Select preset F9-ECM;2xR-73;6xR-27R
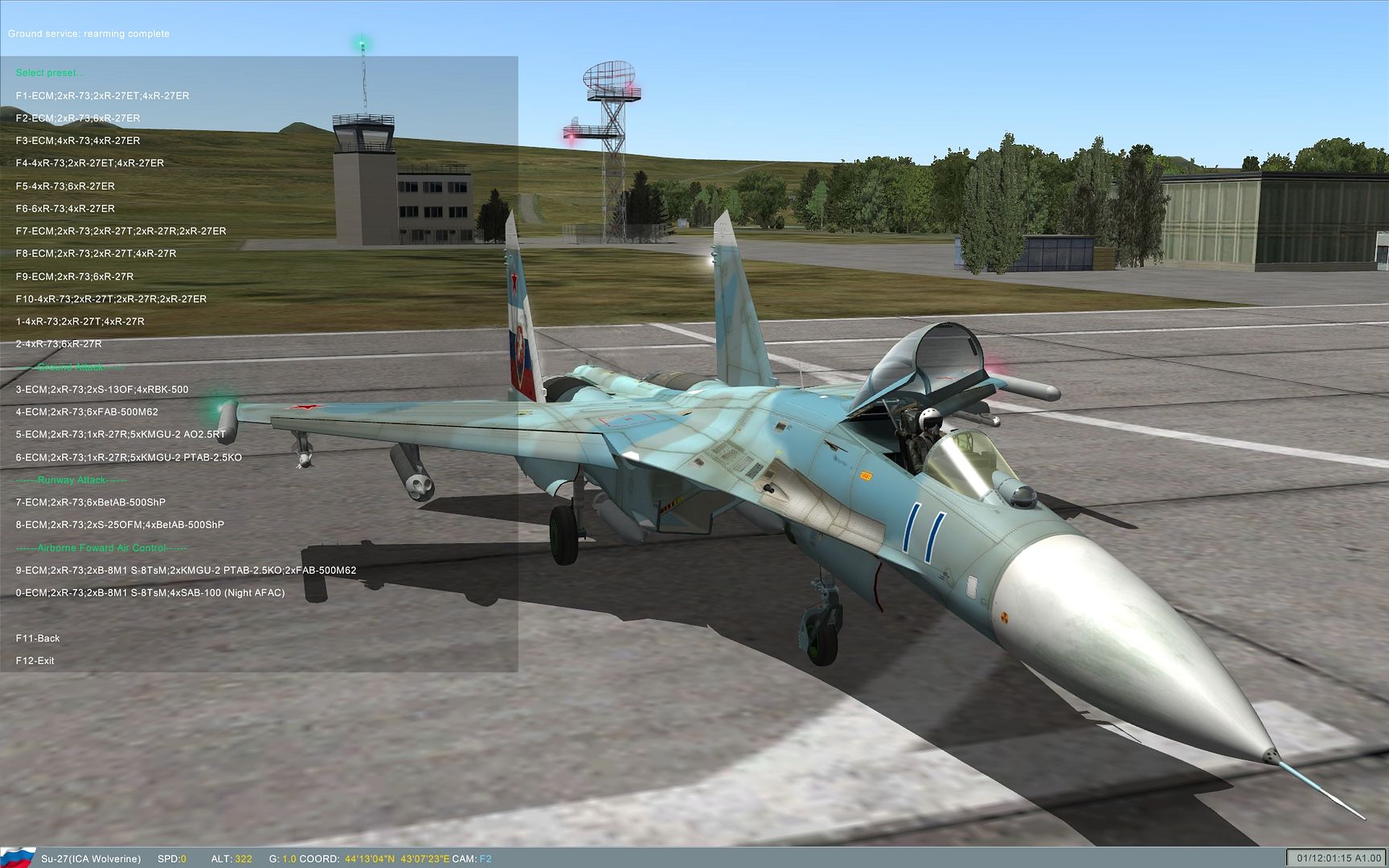Viewport: 1389px width, 868px height. point(74,276)
